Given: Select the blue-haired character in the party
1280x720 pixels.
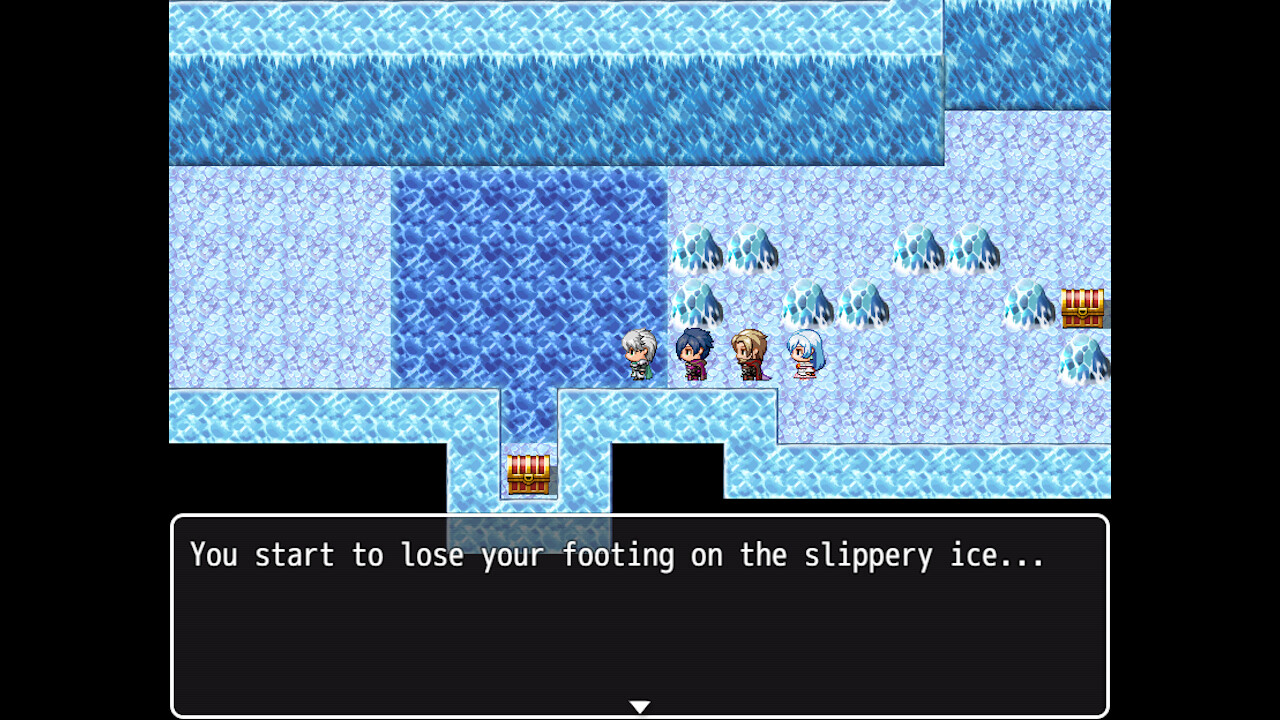Looking at the screenshot, I should click(691, 355).
